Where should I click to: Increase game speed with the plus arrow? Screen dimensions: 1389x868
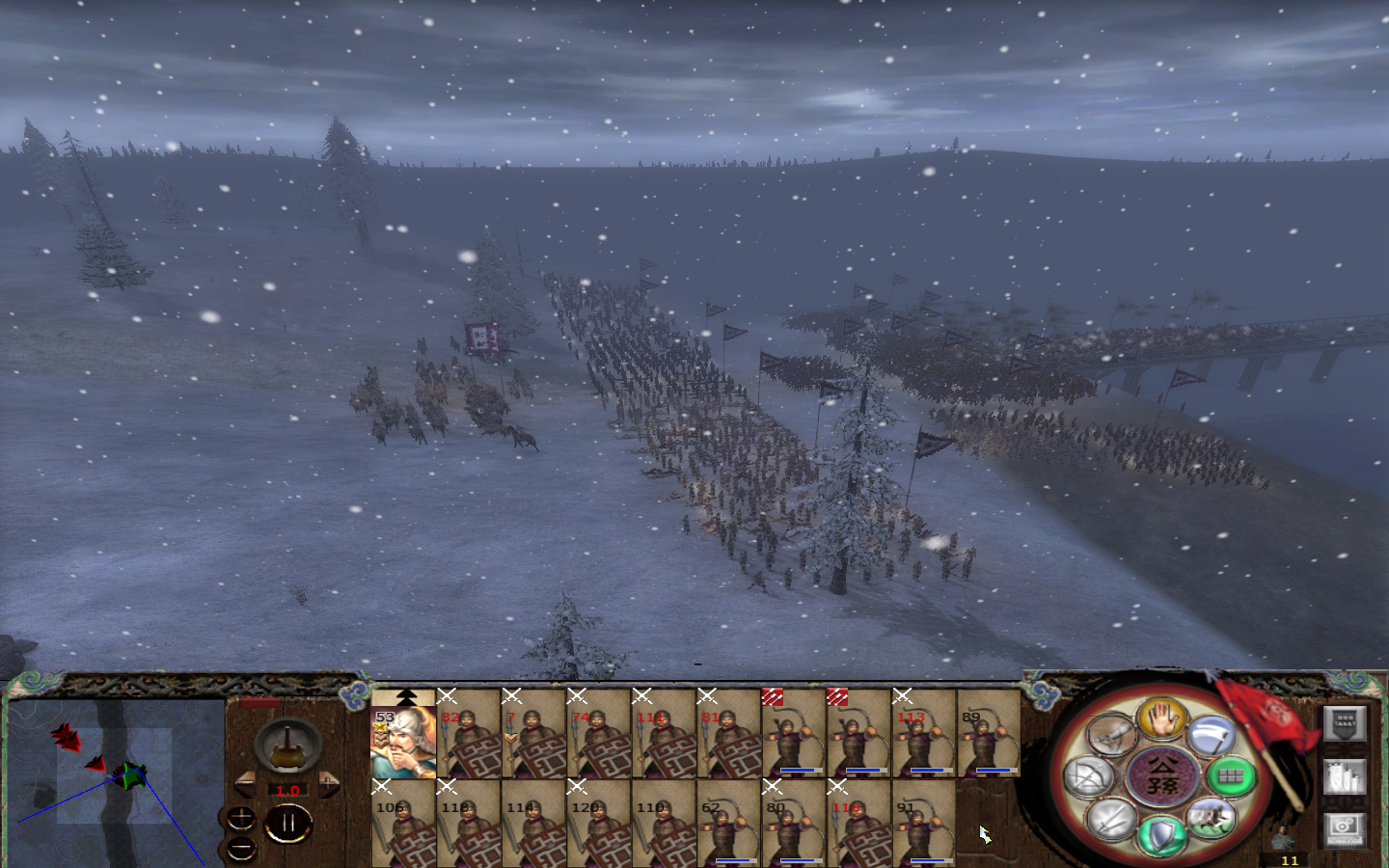pos(329,785)
